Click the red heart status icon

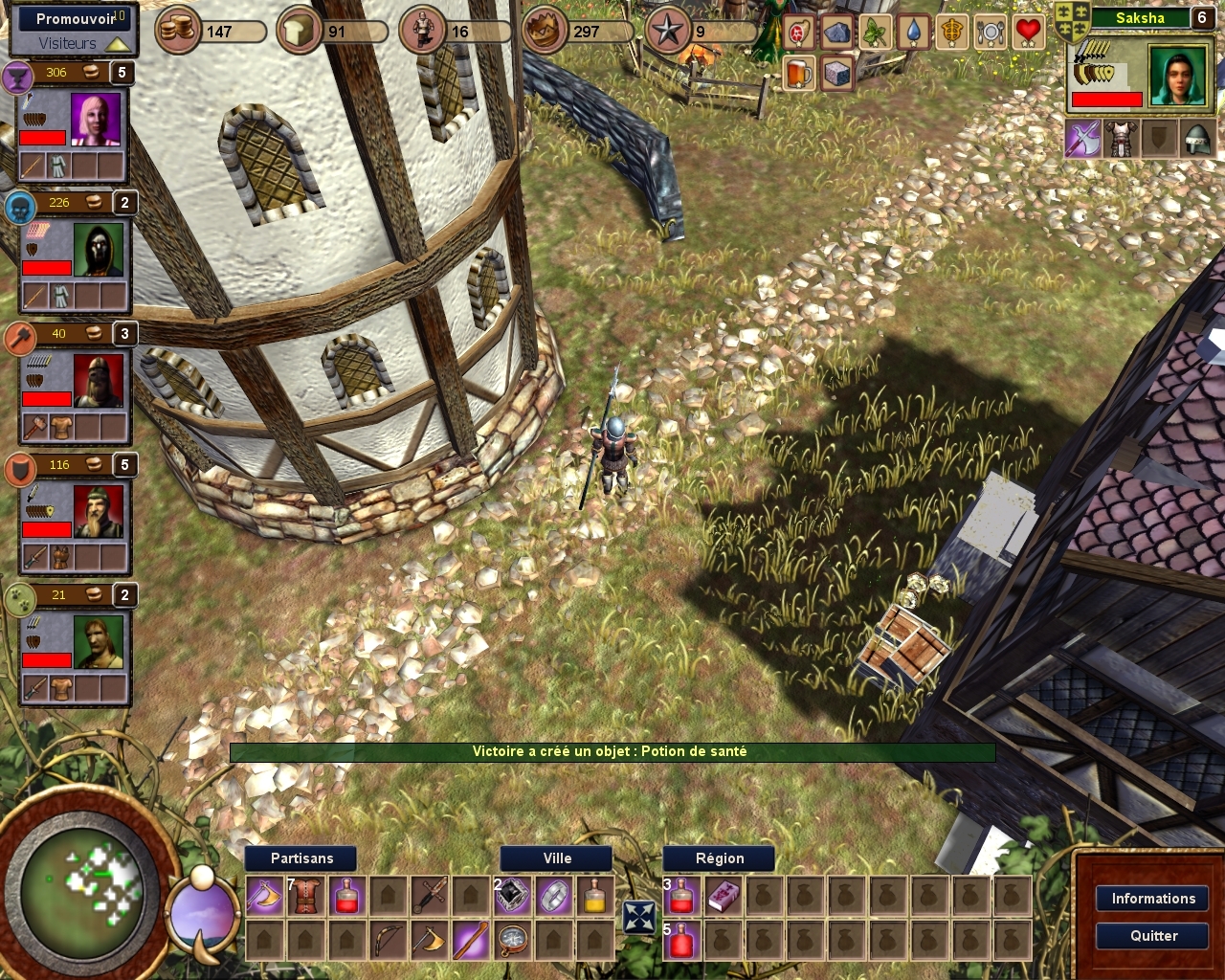[1028, 33]
